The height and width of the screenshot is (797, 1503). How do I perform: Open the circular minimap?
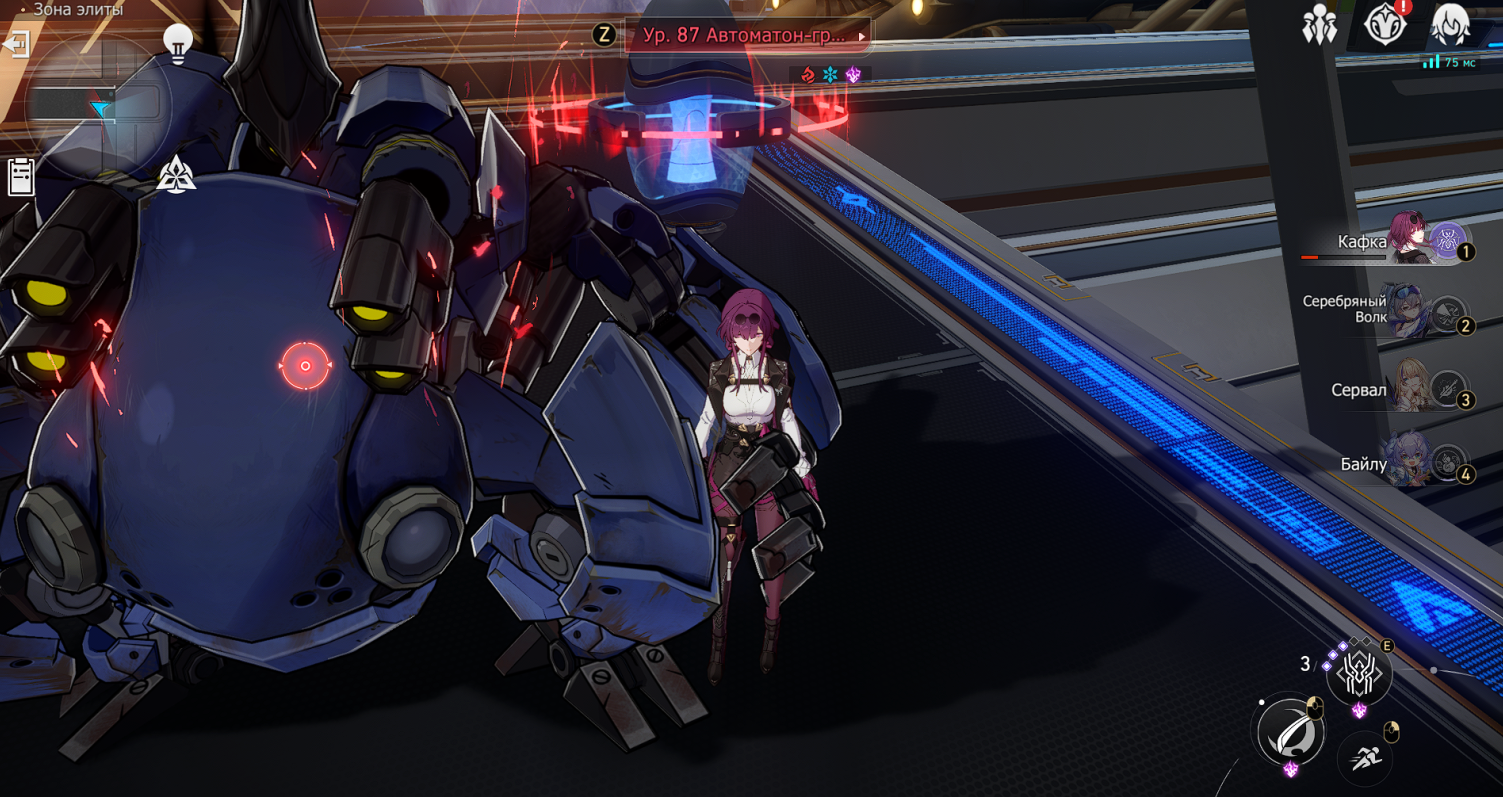click(98, 108)
